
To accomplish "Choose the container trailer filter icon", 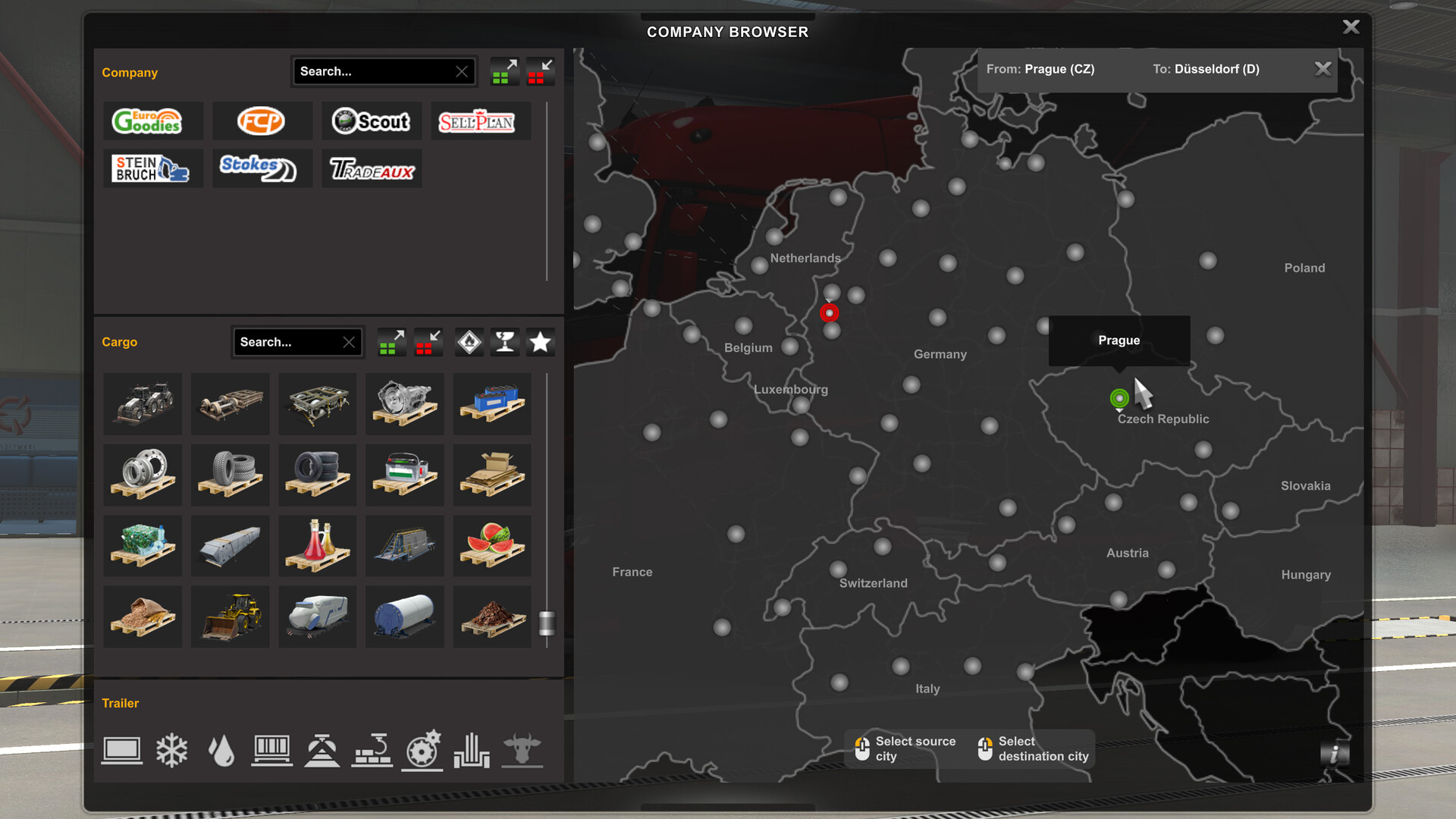I will [x=272, y=751].
